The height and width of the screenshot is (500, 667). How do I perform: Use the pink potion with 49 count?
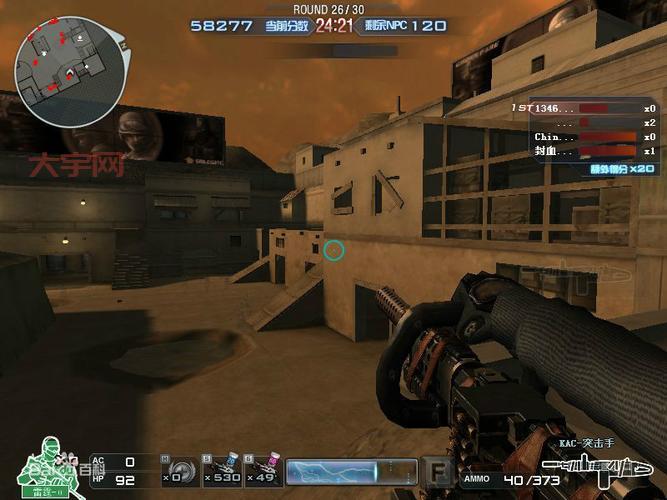tap(263, 470)
